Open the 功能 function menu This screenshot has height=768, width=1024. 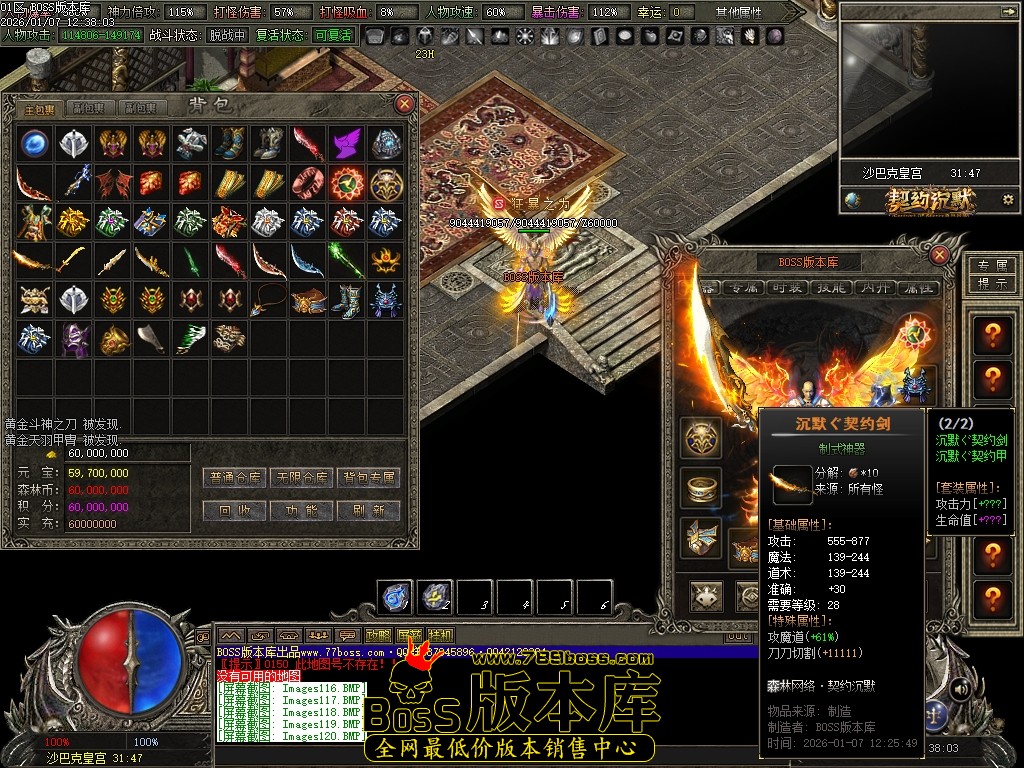tap(302, 510)
